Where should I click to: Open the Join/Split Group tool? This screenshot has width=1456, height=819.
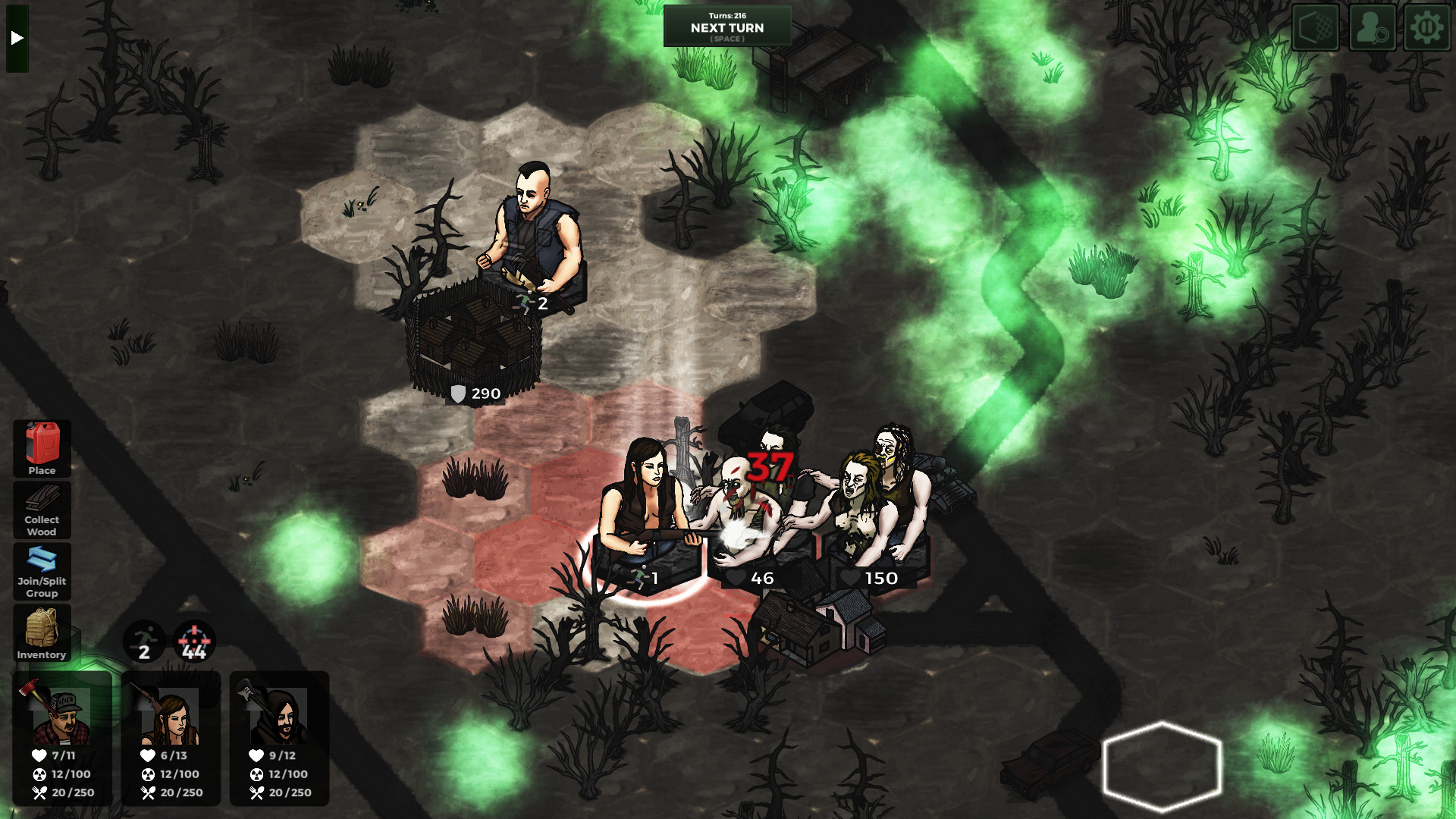click(42, 572)
